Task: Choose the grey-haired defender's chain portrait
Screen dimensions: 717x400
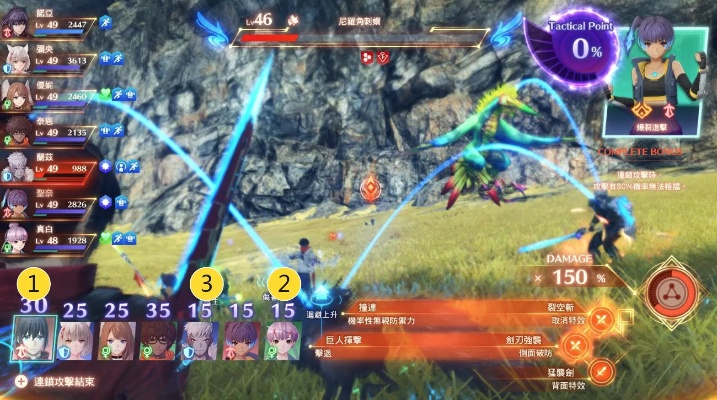Action: coord(199,340)
